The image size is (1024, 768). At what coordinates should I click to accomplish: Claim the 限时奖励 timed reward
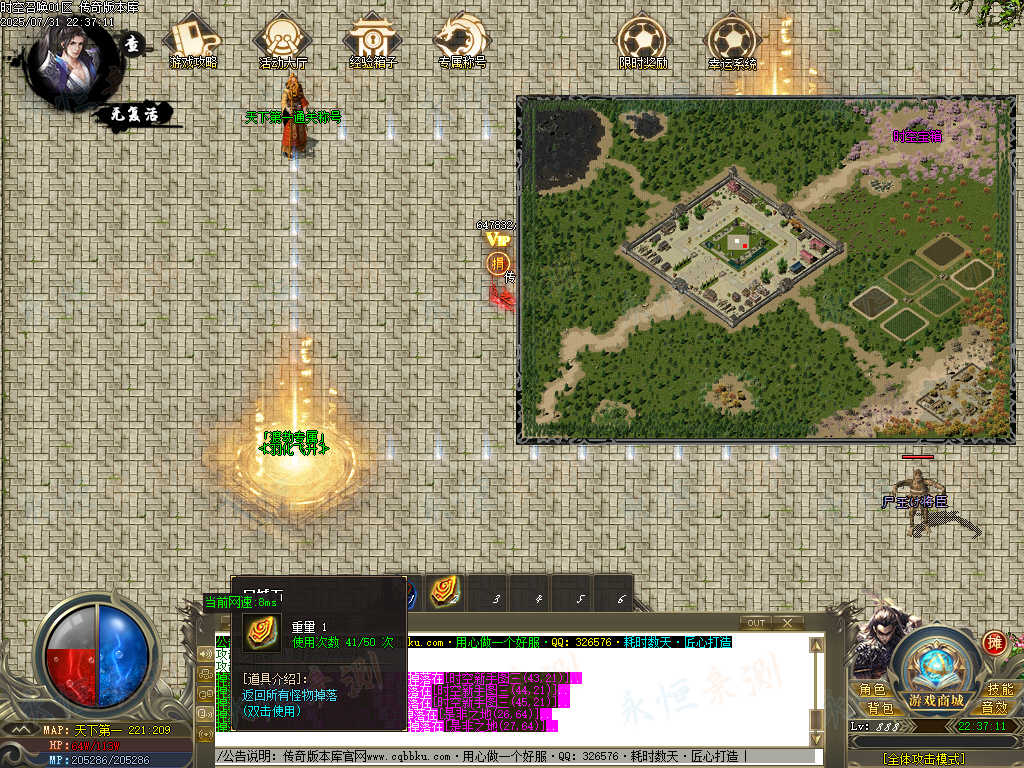[x=643, y=40]
